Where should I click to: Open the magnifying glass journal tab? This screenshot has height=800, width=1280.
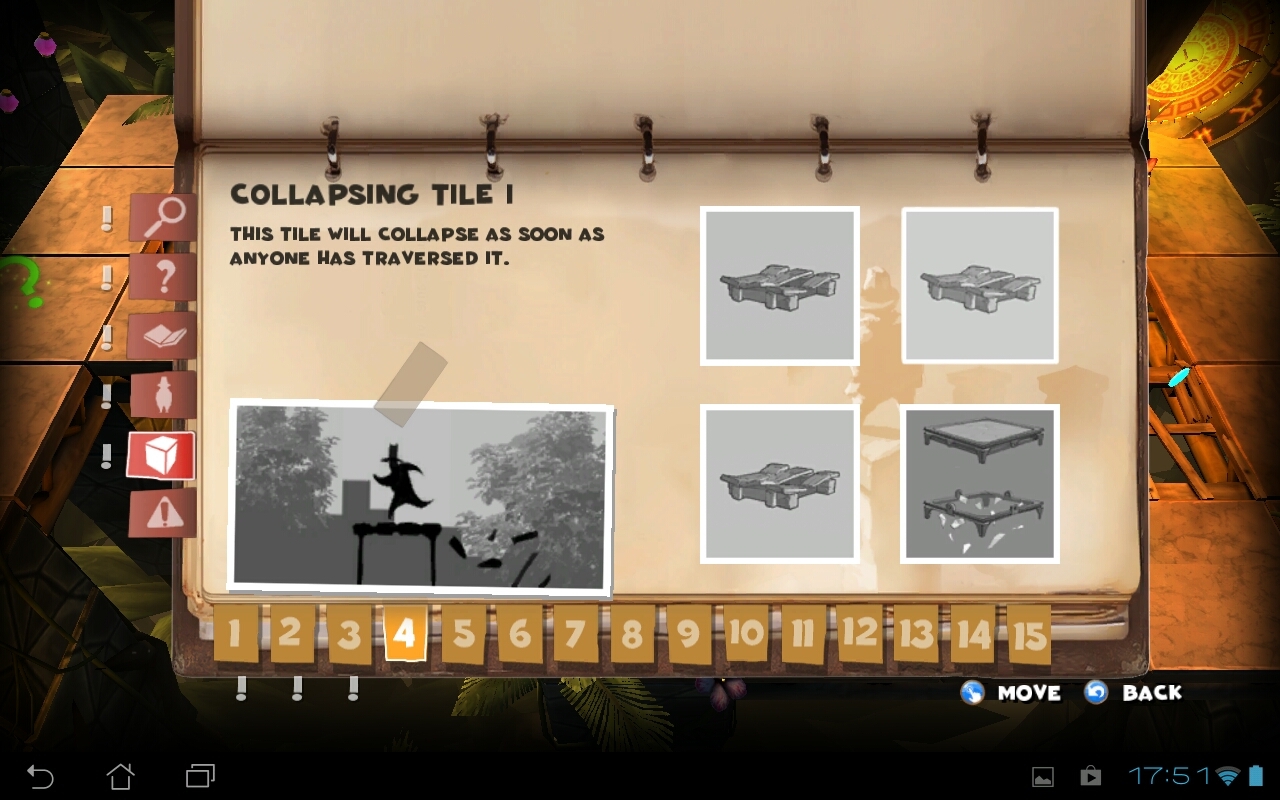(162, 218)
